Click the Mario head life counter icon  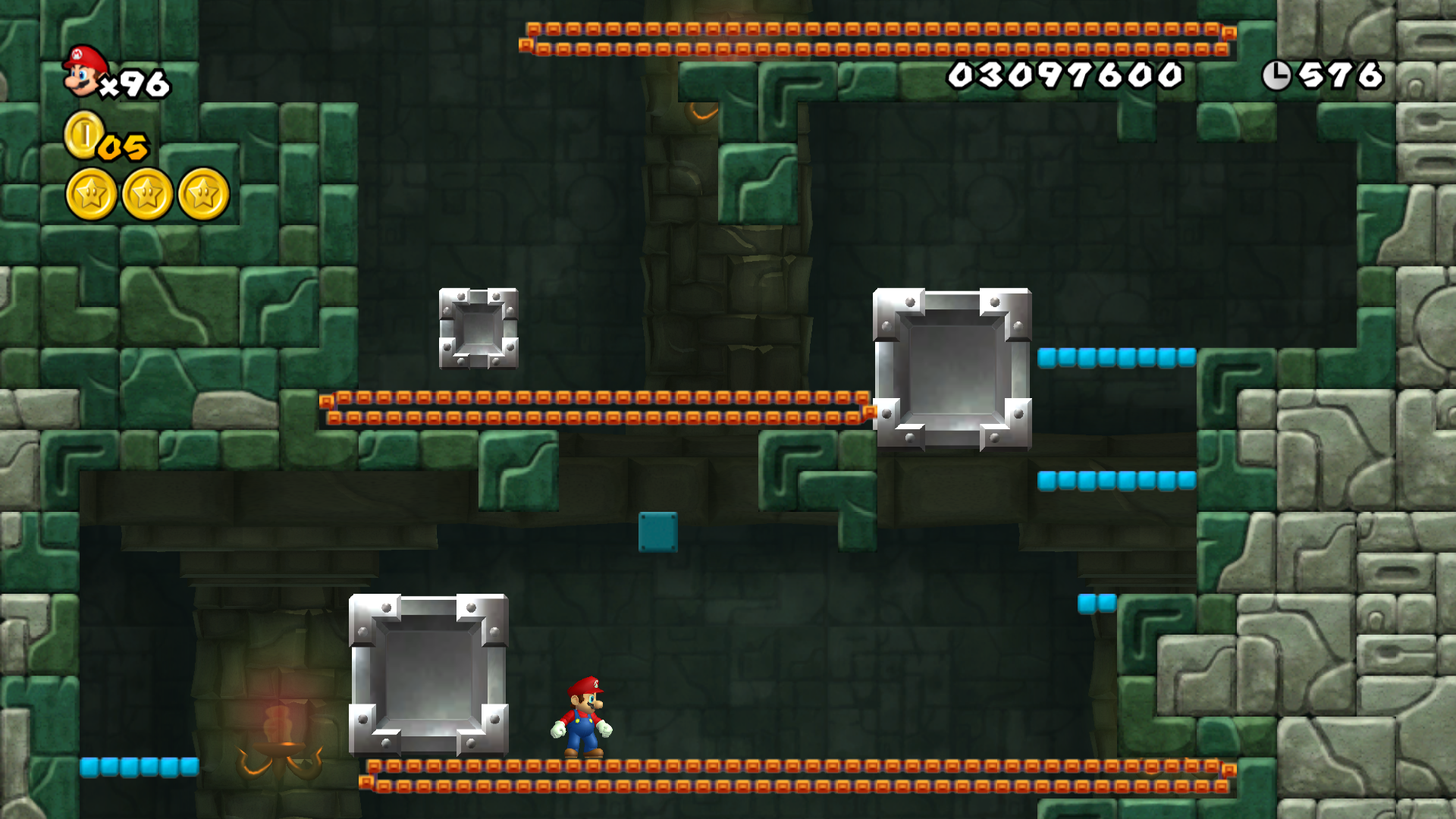pyautogui.click(x=81, y=74)
